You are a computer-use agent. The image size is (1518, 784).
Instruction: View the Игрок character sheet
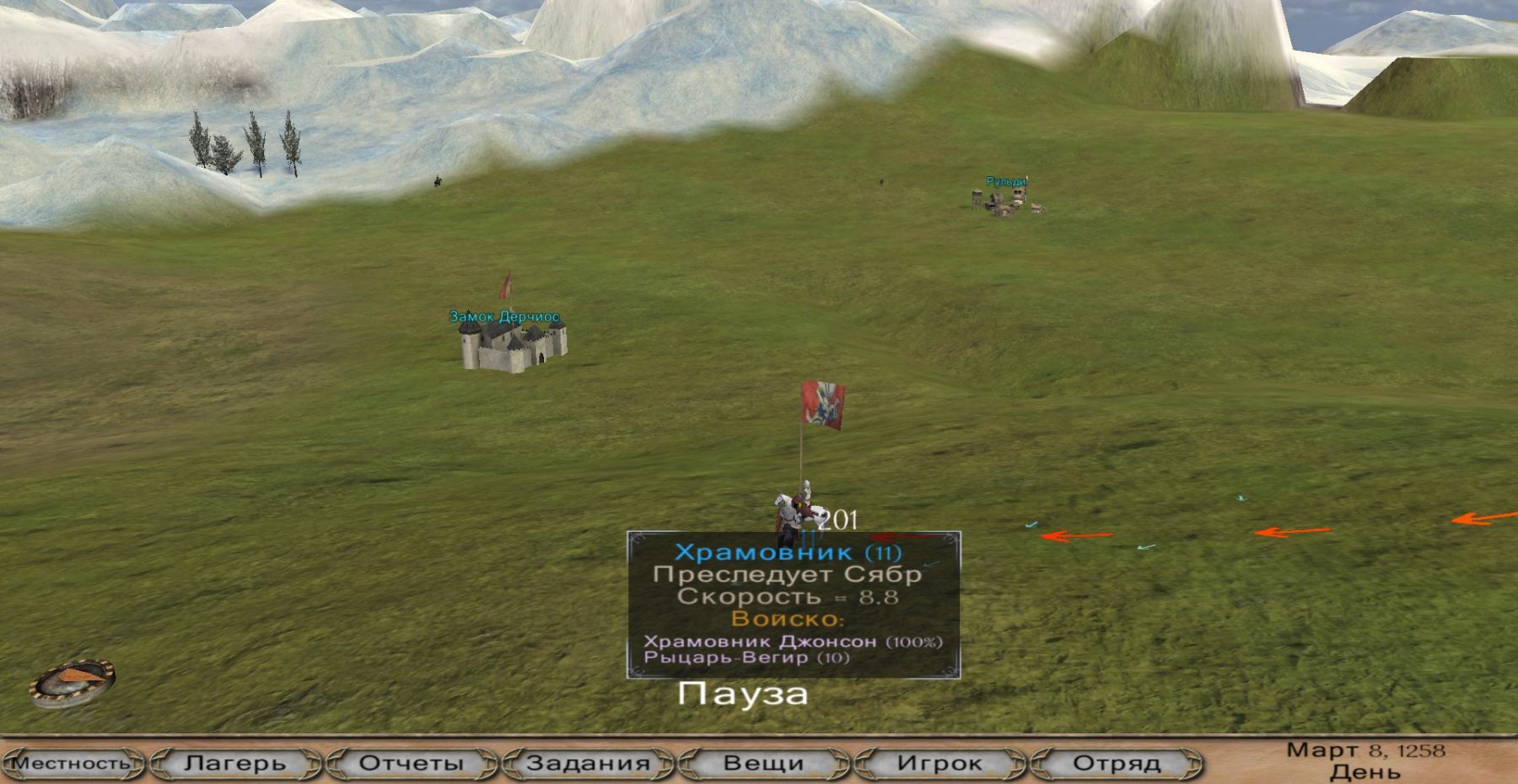[x=939, y=764]
